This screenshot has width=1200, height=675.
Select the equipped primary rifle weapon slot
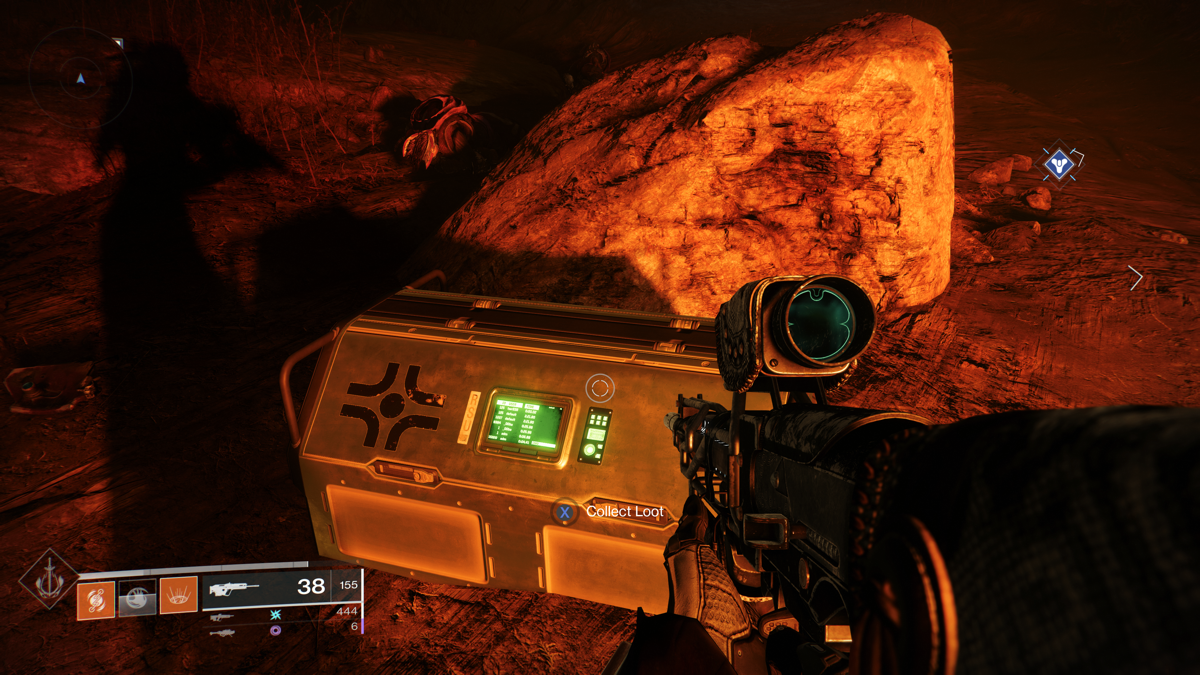[x=280, y=589]
